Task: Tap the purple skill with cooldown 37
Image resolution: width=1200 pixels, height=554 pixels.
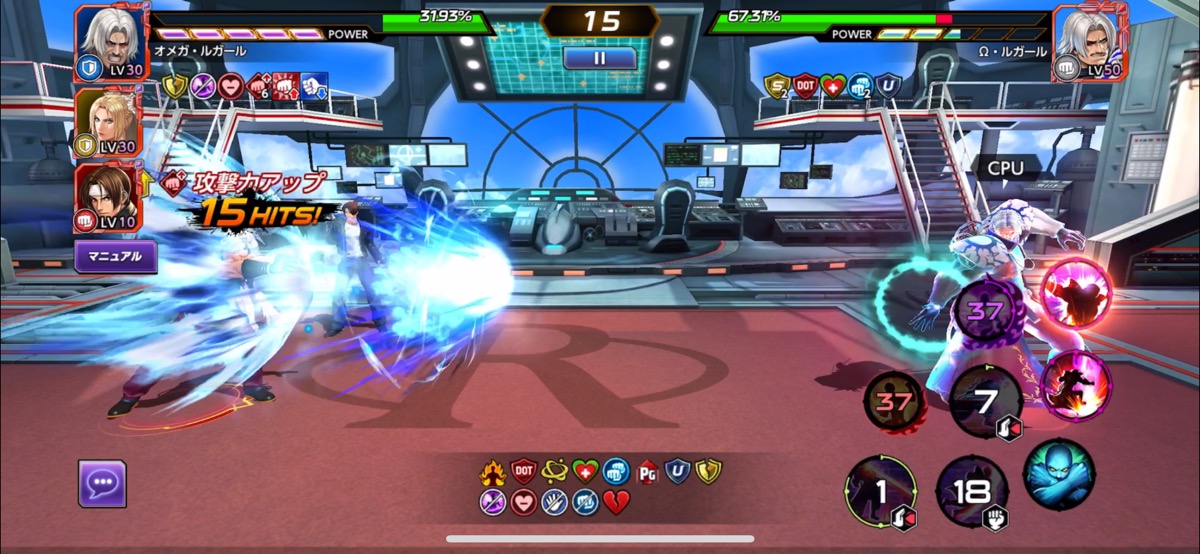Action: (985, 311)
